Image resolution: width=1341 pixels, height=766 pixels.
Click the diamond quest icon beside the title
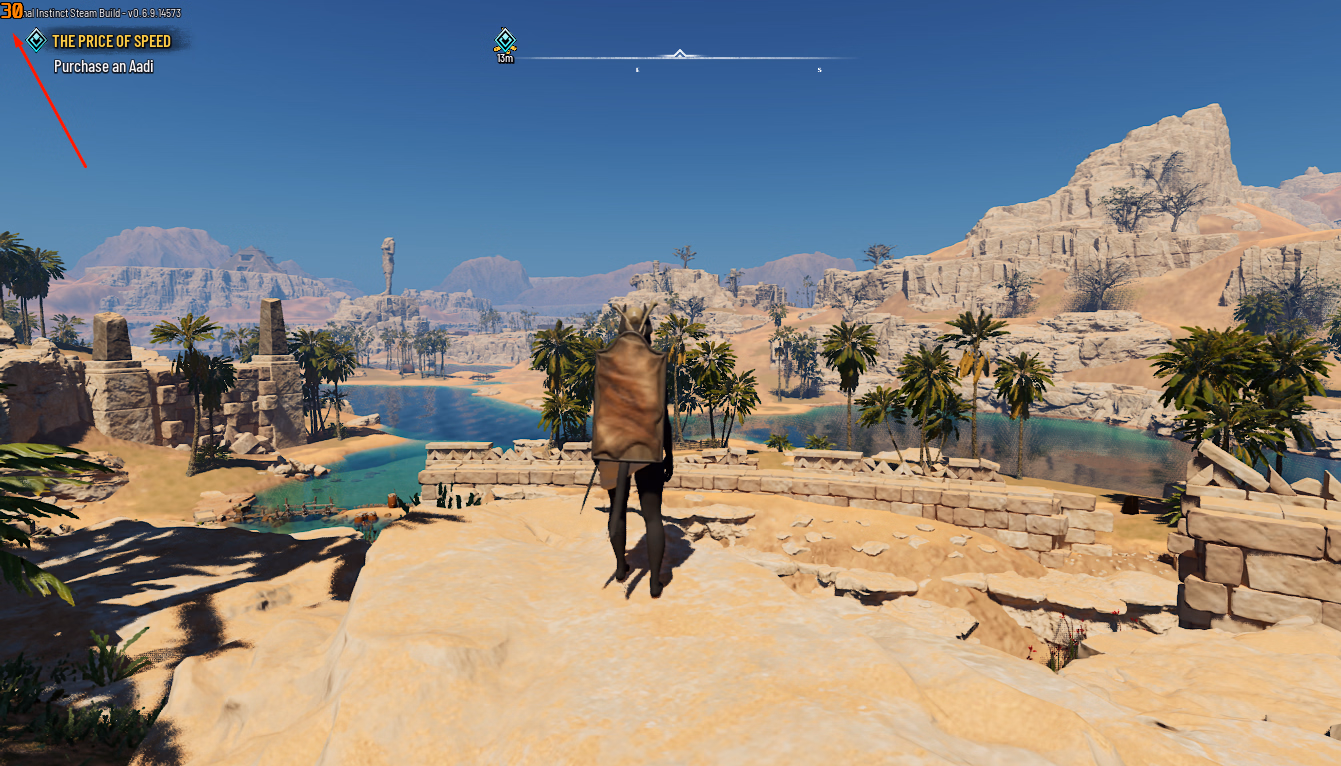[36, 40]
